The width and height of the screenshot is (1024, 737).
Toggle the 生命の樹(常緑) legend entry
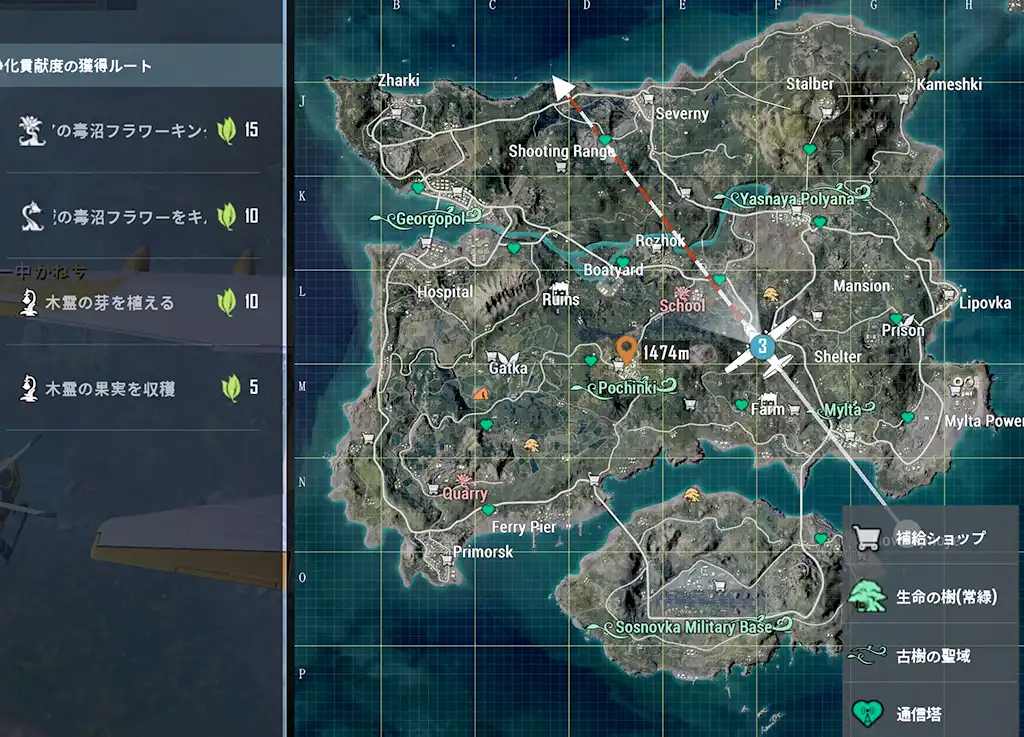(930, 597)
